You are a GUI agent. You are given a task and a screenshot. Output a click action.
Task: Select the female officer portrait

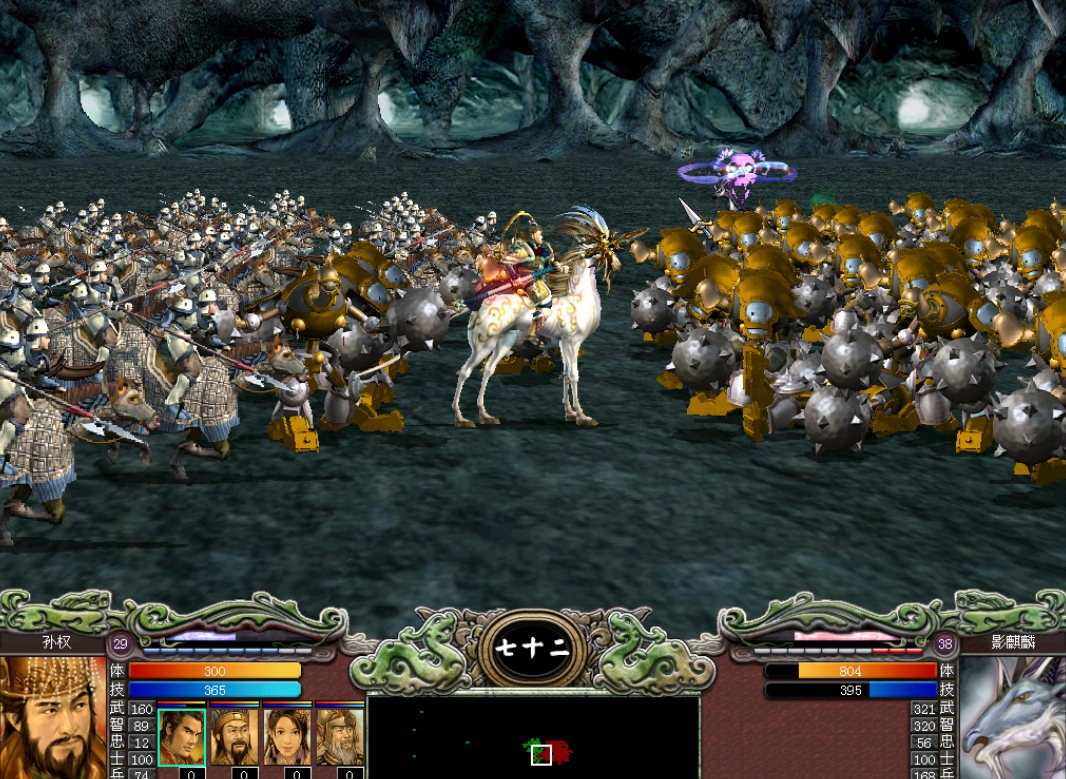tap(287, 736)
